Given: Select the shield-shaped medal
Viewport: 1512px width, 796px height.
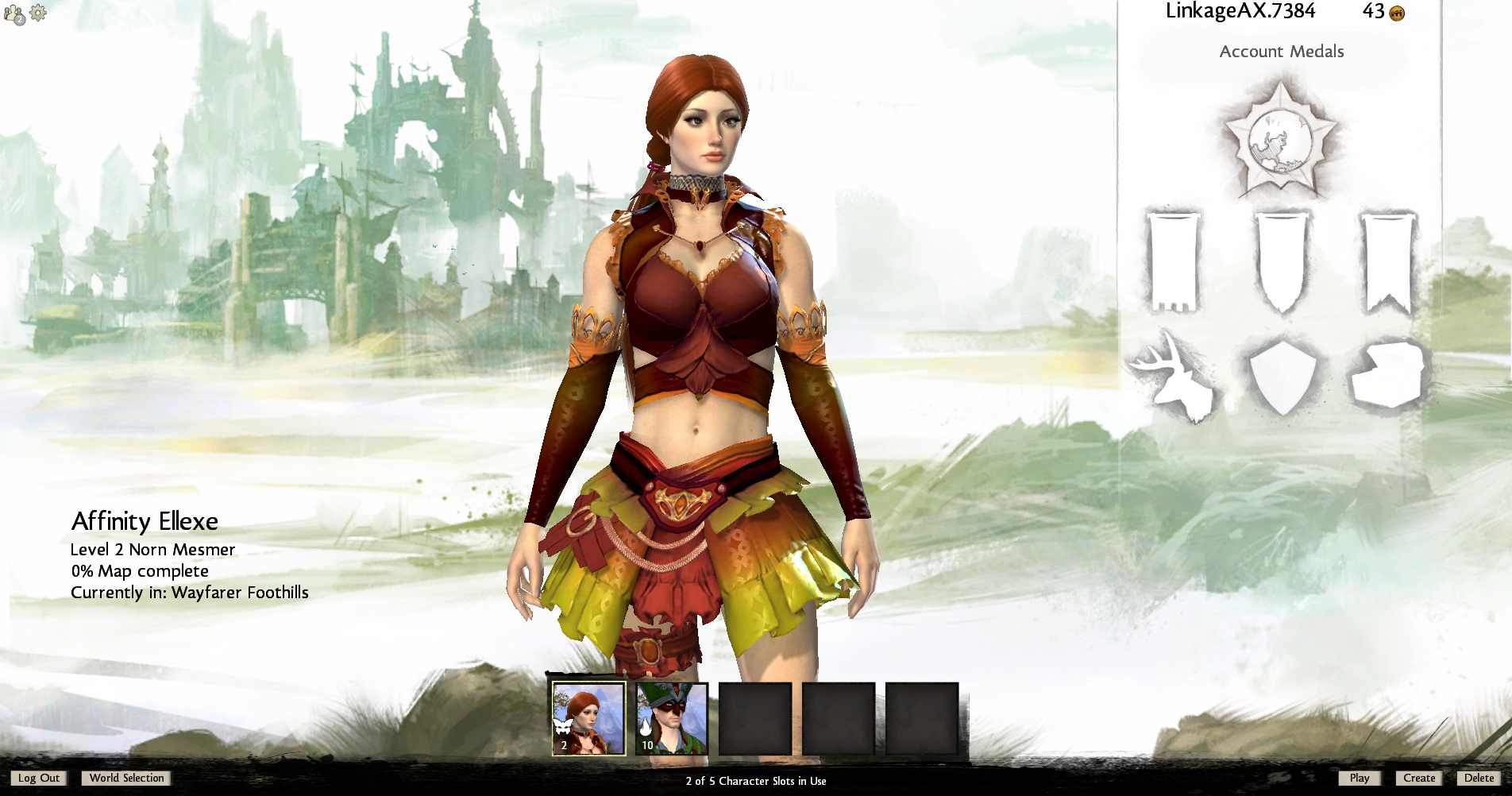Looking at the screenshot, I should [1281, 375].
